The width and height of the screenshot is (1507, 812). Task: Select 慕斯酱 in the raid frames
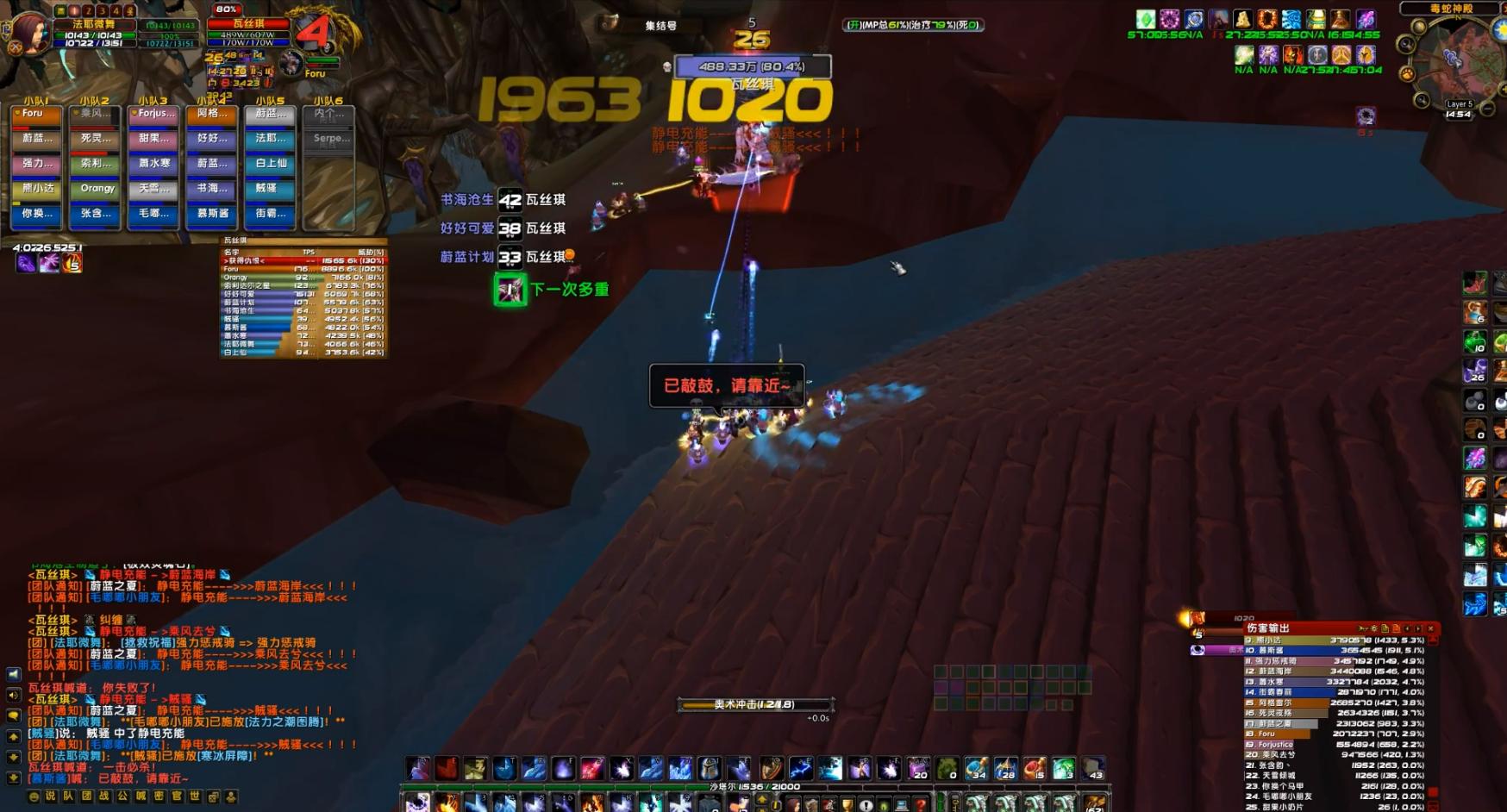212,214
